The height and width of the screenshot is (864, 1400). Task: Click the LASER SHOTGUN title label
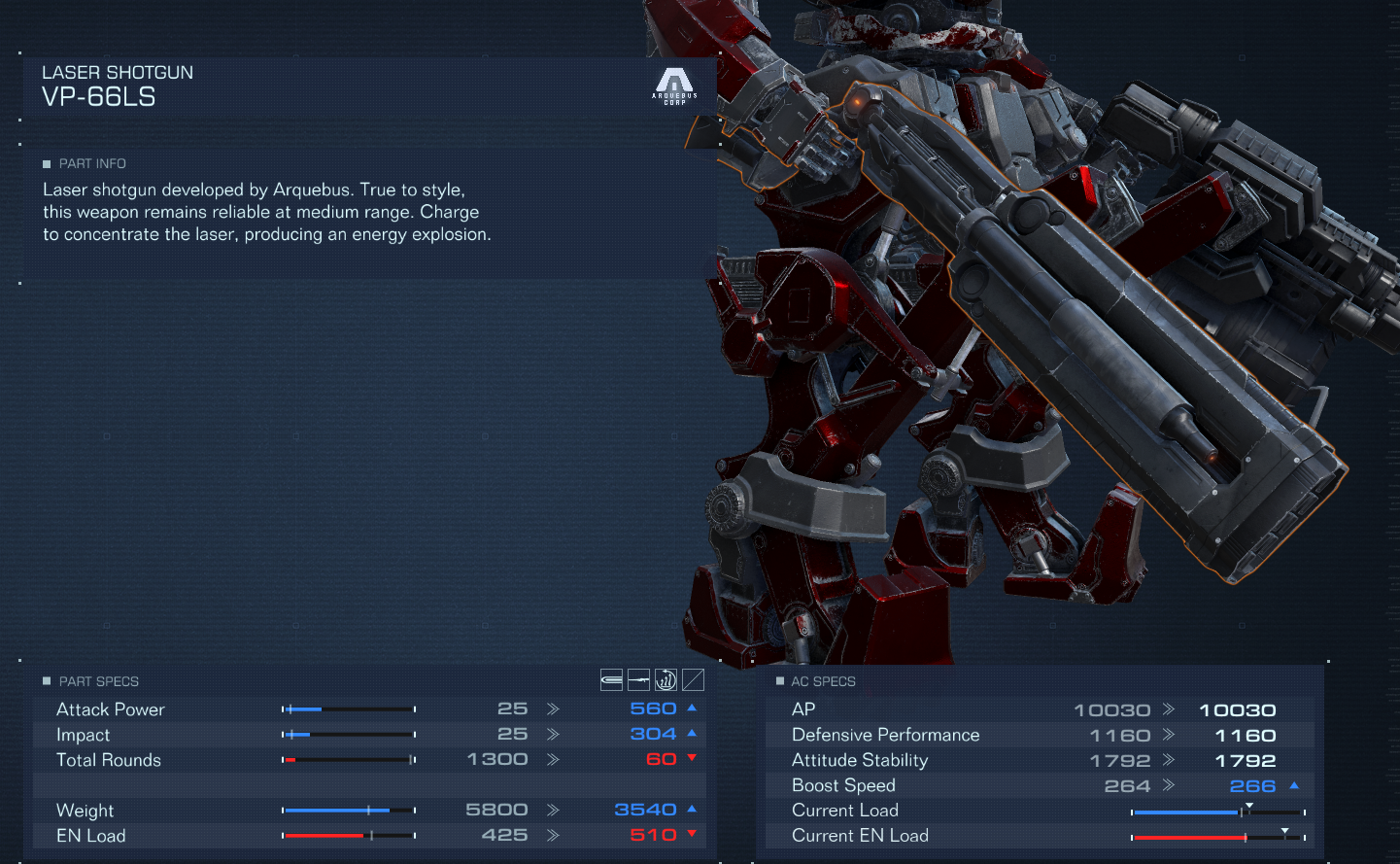tap(117, 72)
